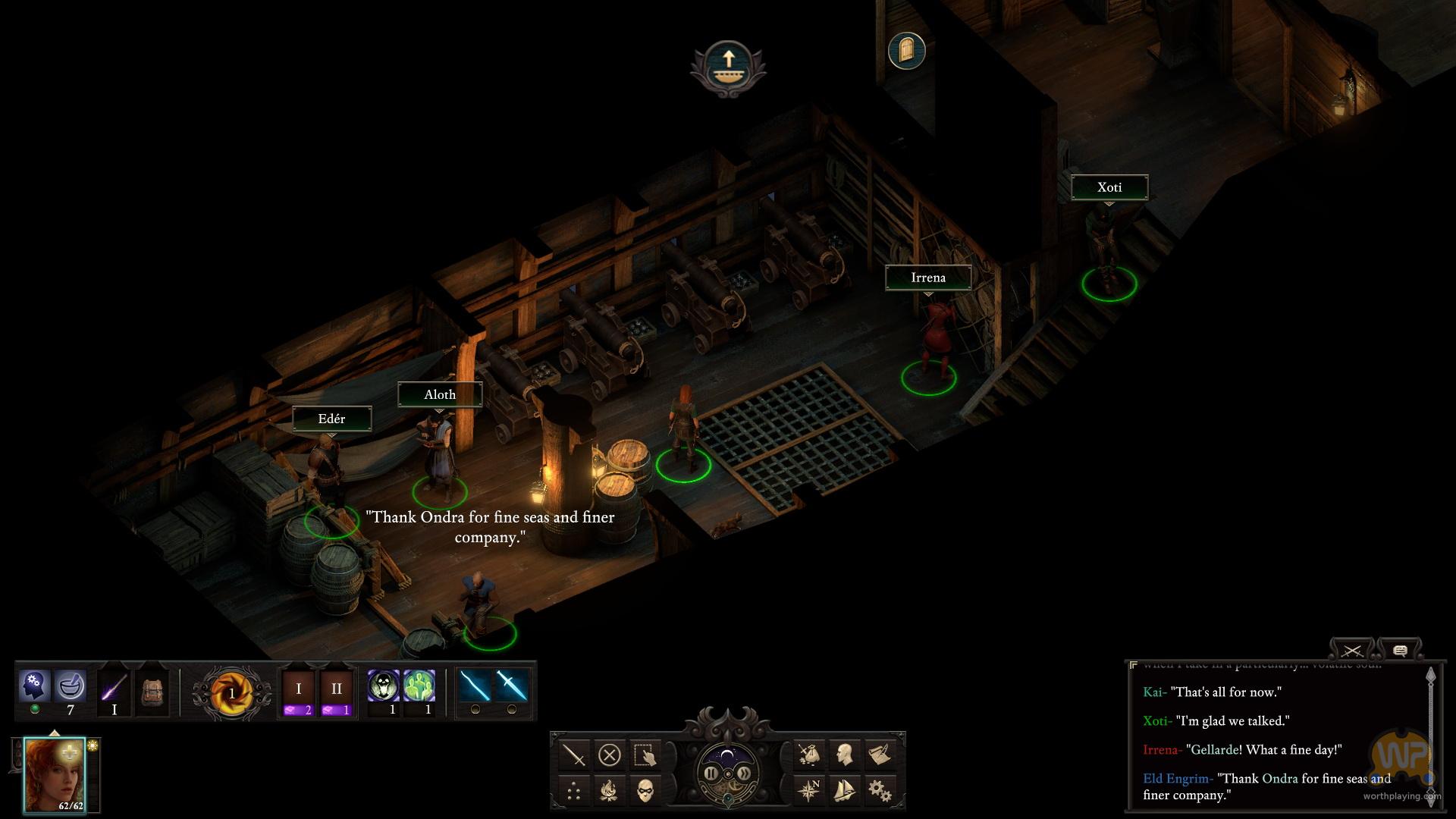The width and height of the screenshot is (1456, 819).
Task: Select the backpack quick items slot
Action: (x=152, y=692)
